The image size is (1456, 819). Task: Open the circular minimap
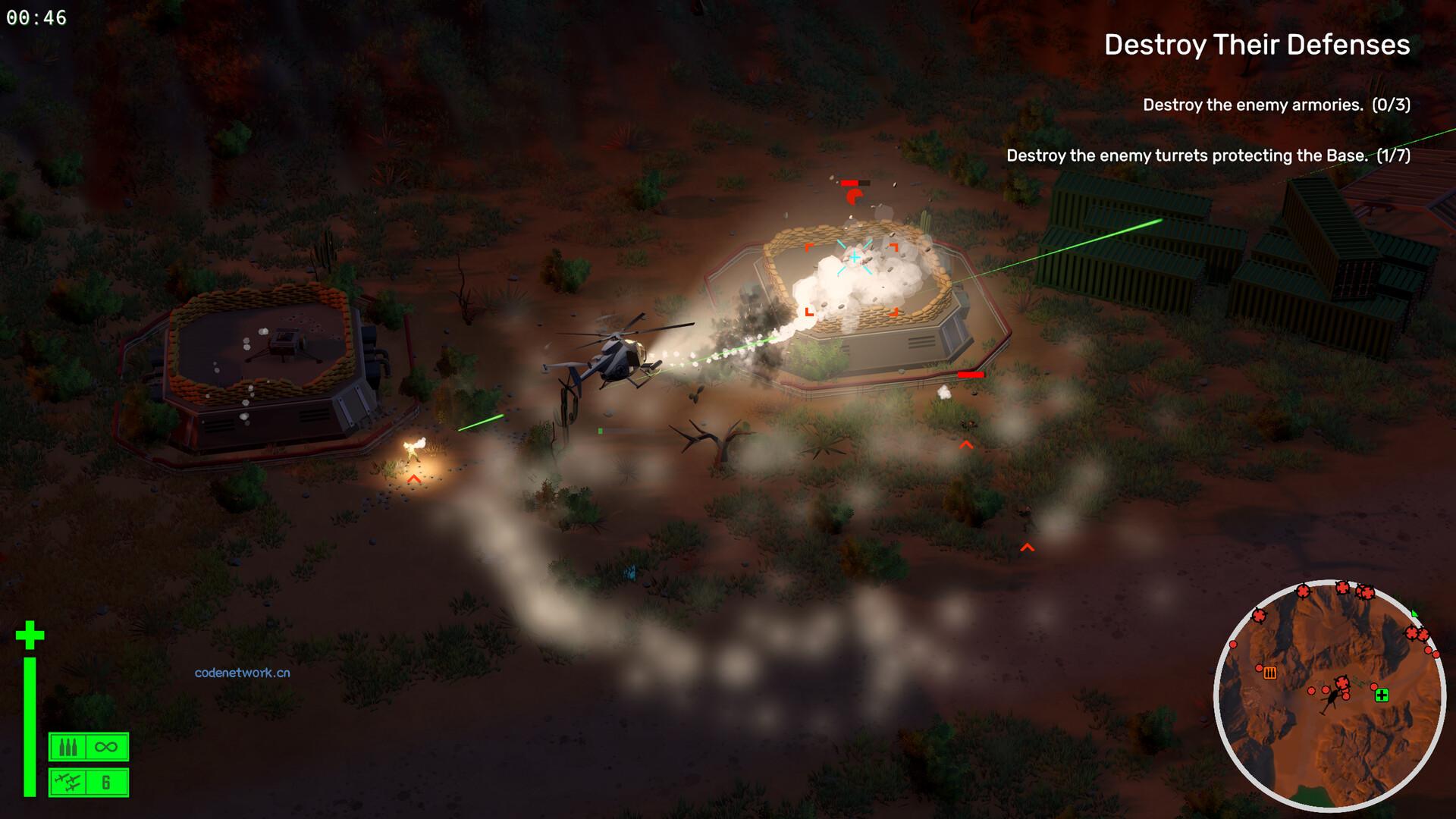(1329, 696)
